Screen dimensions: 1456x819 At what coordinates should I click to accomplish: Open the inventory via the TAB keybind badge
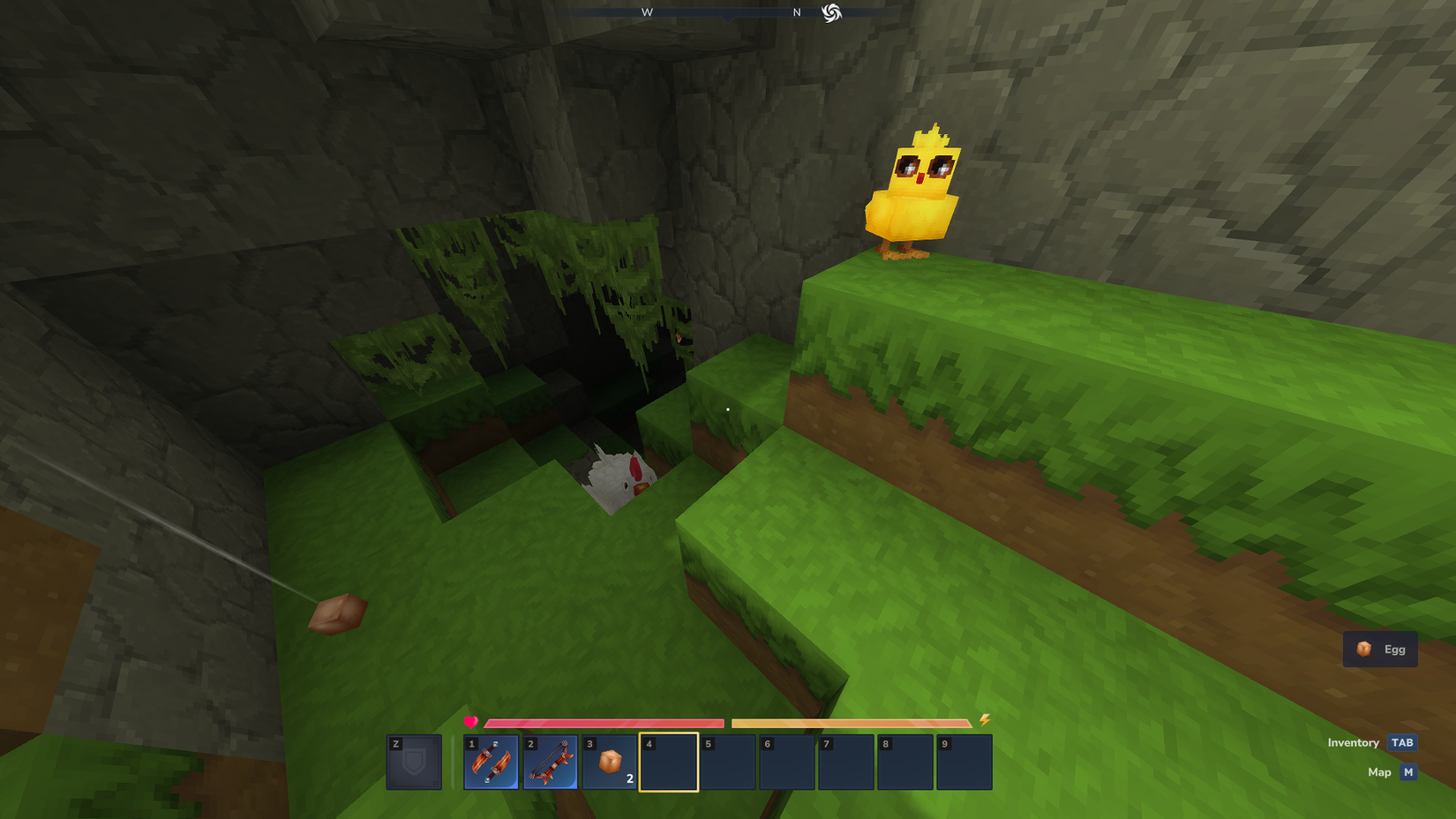point(1401,742)
